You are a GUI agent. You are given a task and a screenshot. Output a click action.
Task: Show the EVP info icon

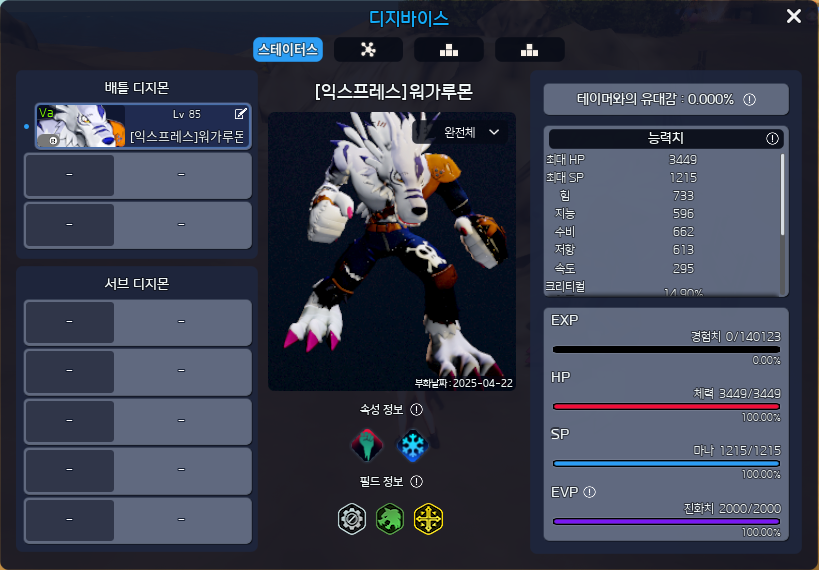pyautogui.click(x=590, y=492)
